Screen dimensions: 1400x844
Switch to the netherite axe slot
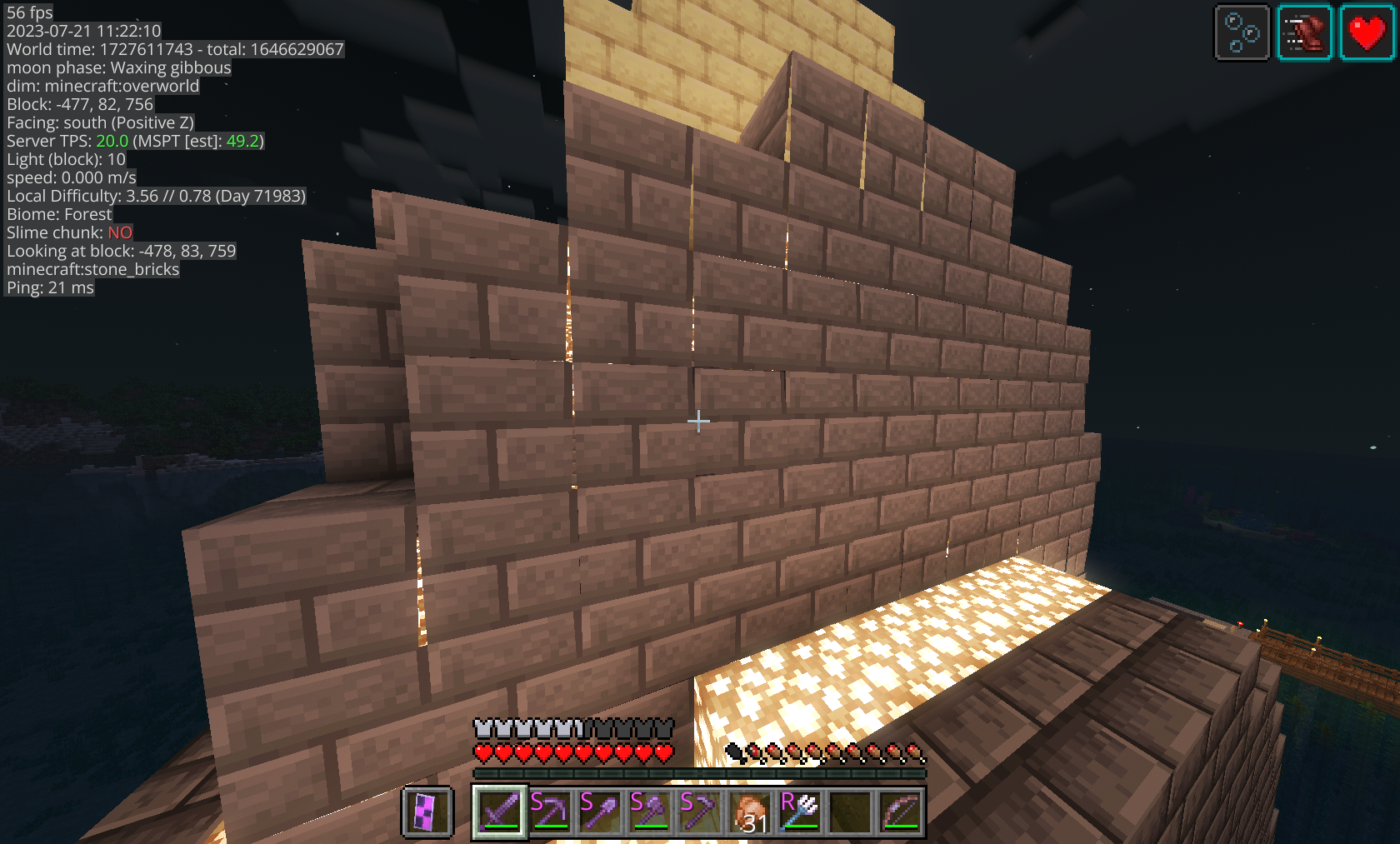[650, 812]
